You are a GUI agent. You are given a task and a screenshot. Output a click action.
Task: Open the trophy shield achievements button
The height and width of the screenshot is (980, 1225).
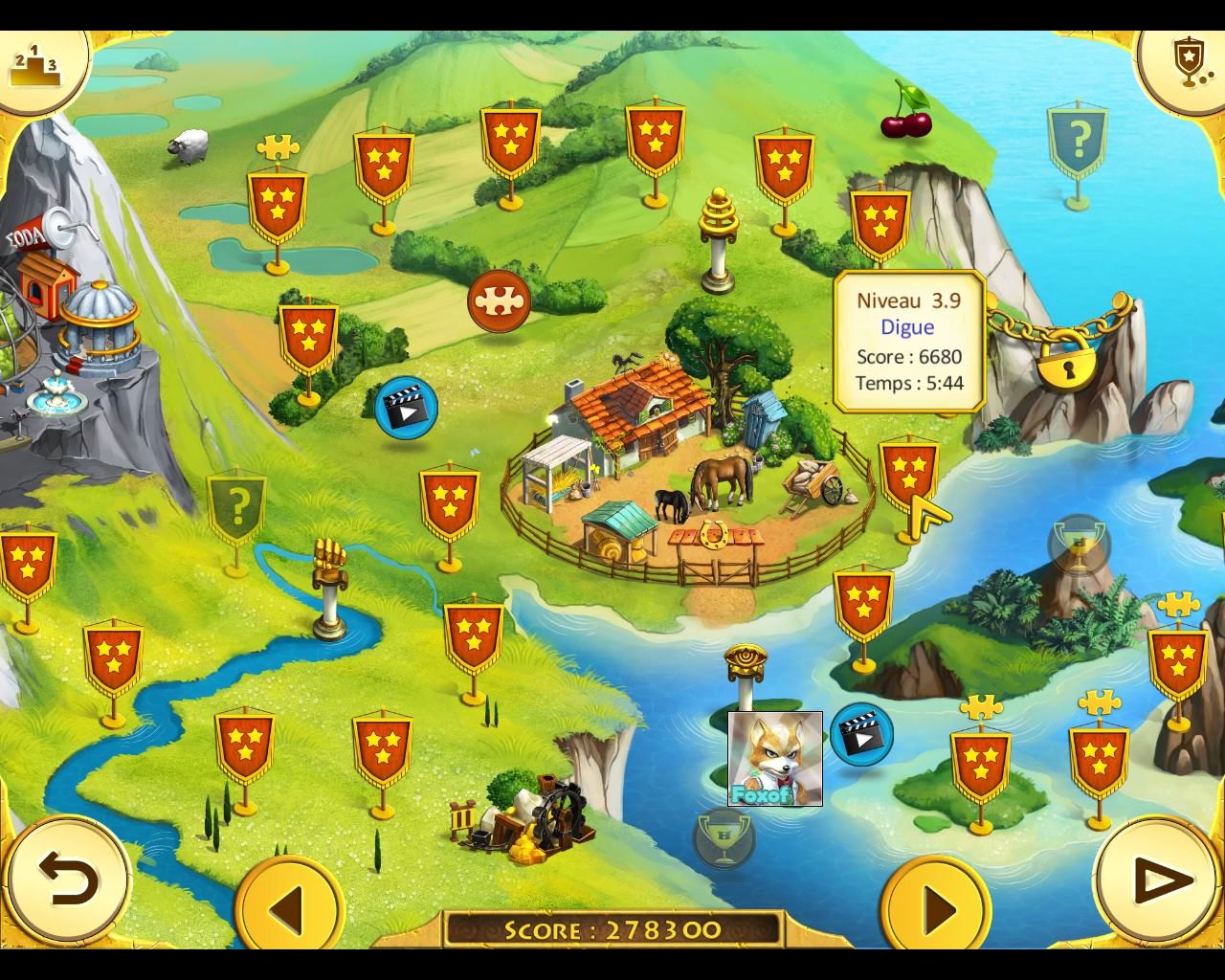(x=1186, y=63)
